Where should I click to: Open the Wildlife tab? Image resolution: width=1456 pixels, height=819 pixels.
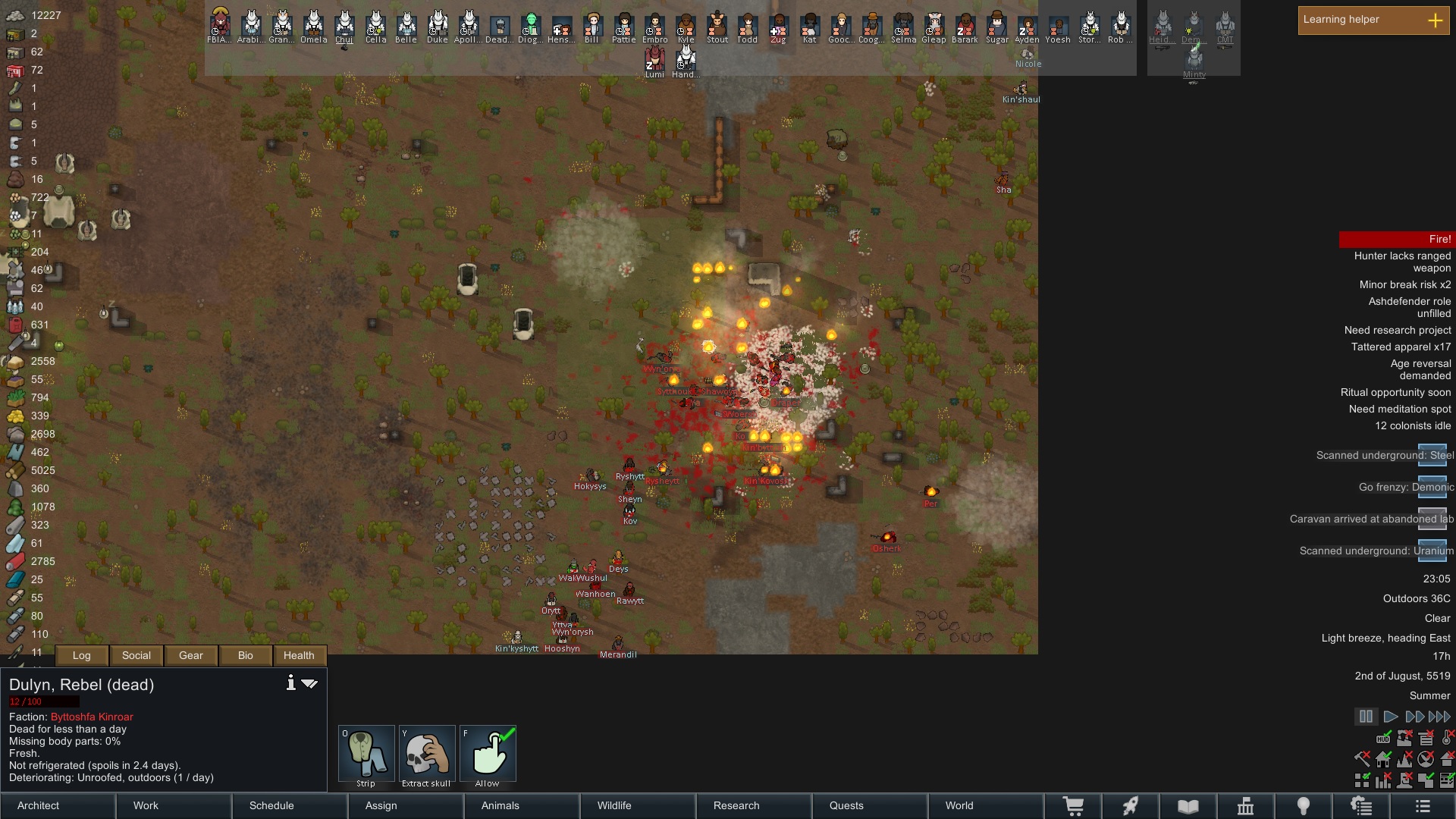(x=638, y=805)
